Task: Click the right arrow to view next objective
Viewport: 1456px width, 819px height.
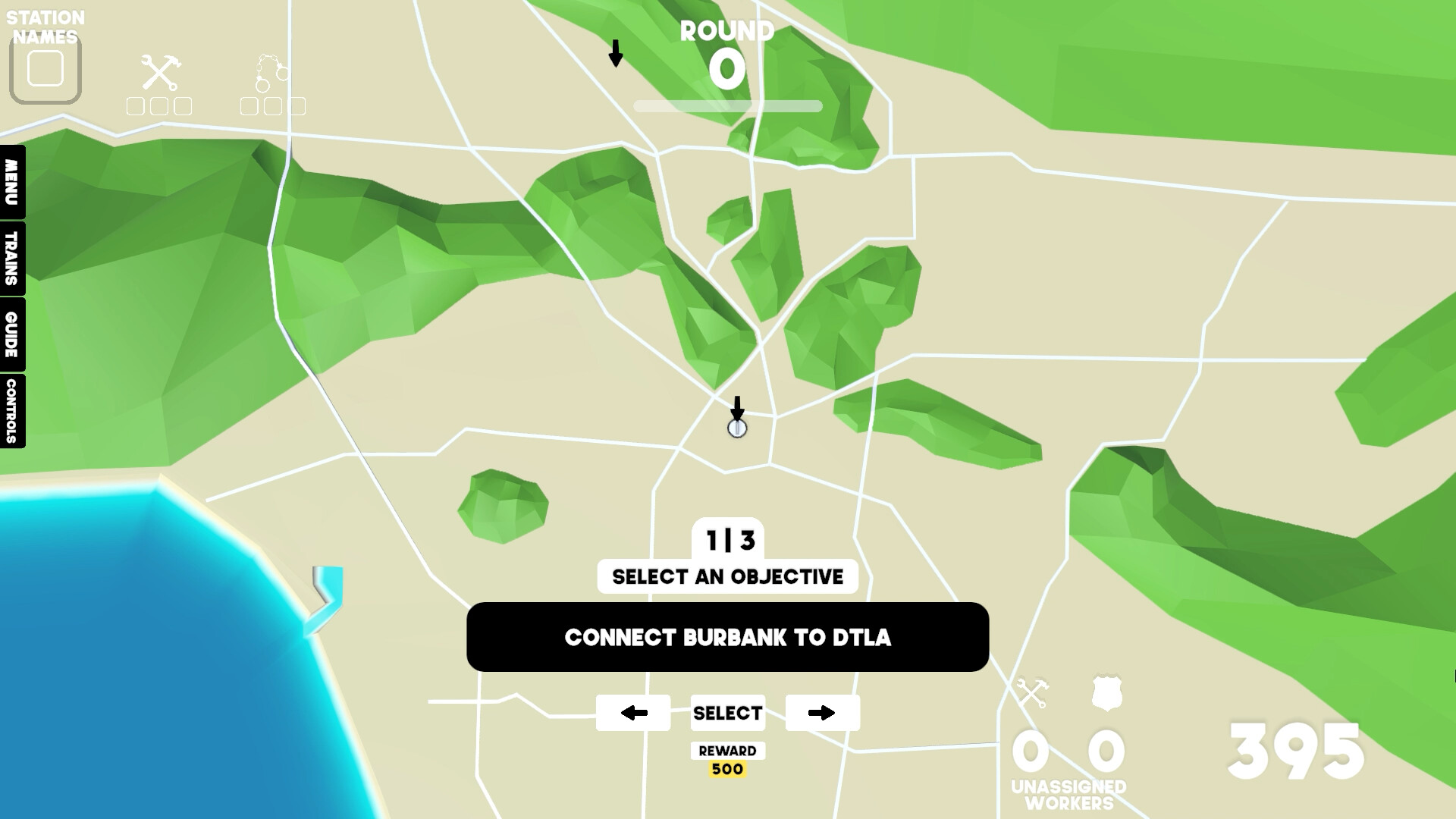Action: tap(822, 713)
